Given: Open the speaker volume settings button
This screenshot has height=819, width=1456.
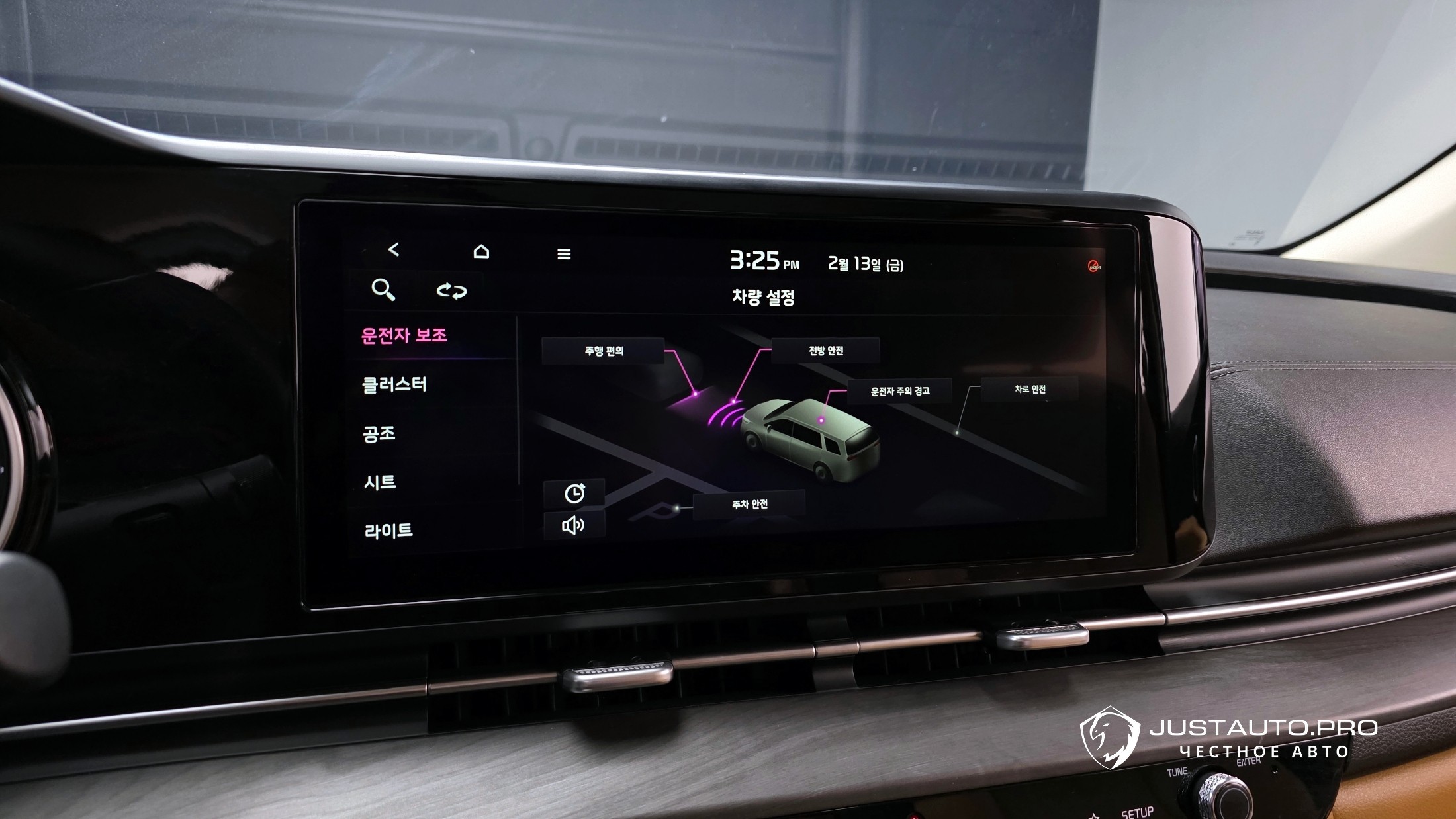Looking at the screenshot, I should 573,526.
